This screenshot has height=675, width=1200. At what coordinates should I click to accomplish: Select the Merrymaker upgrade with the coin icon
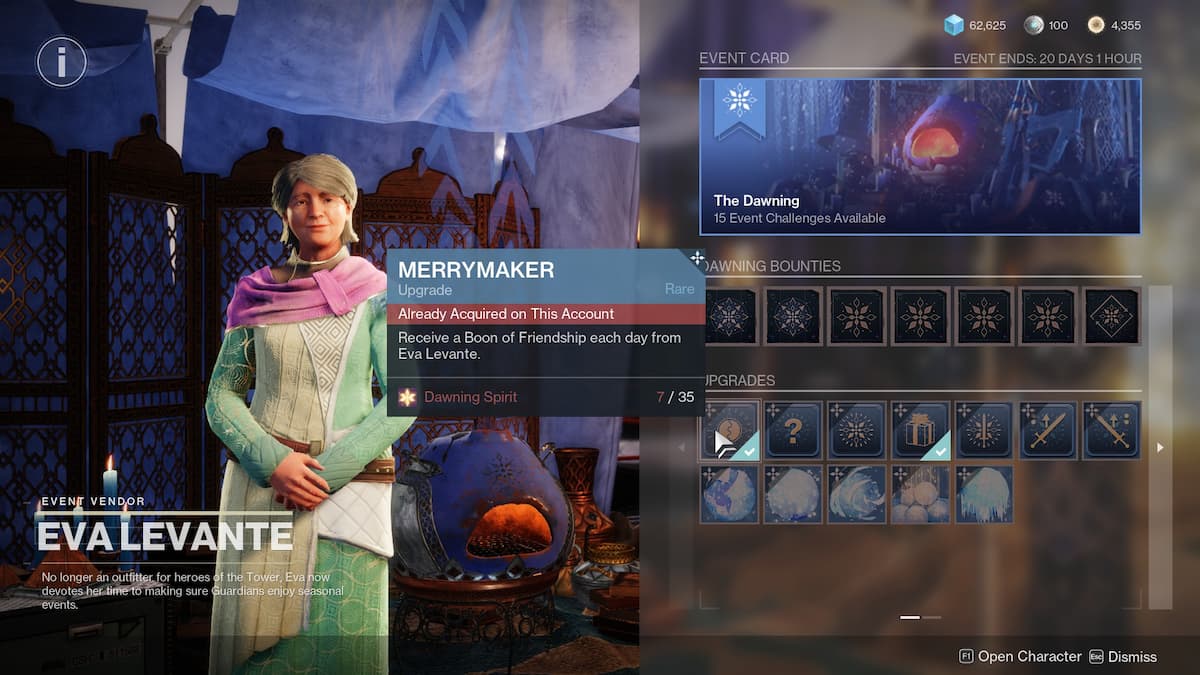(730, 430)
